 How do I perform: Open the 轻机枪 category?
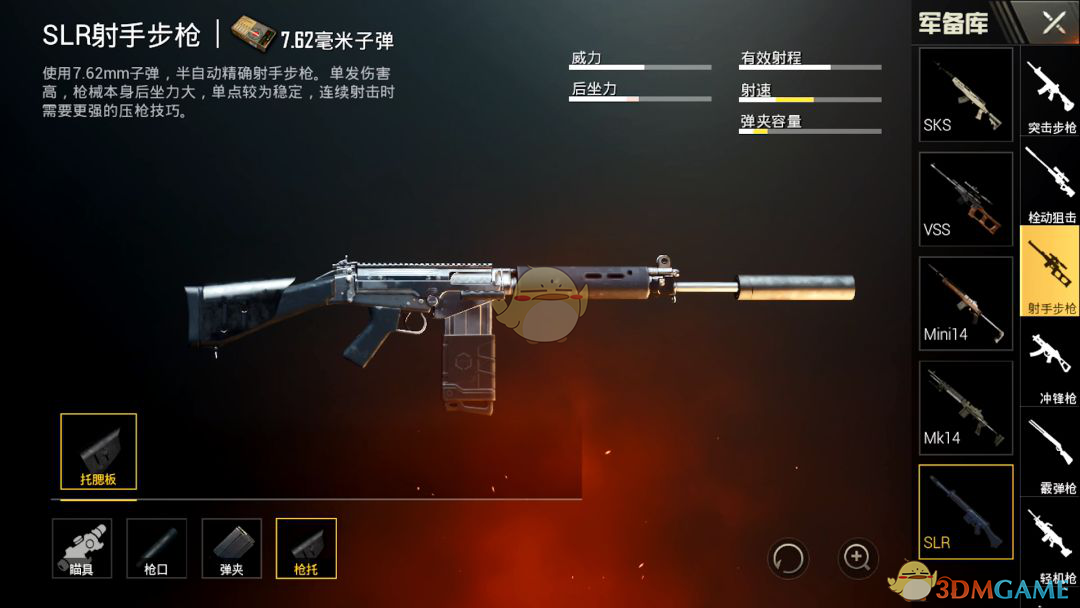point(1051,543)
